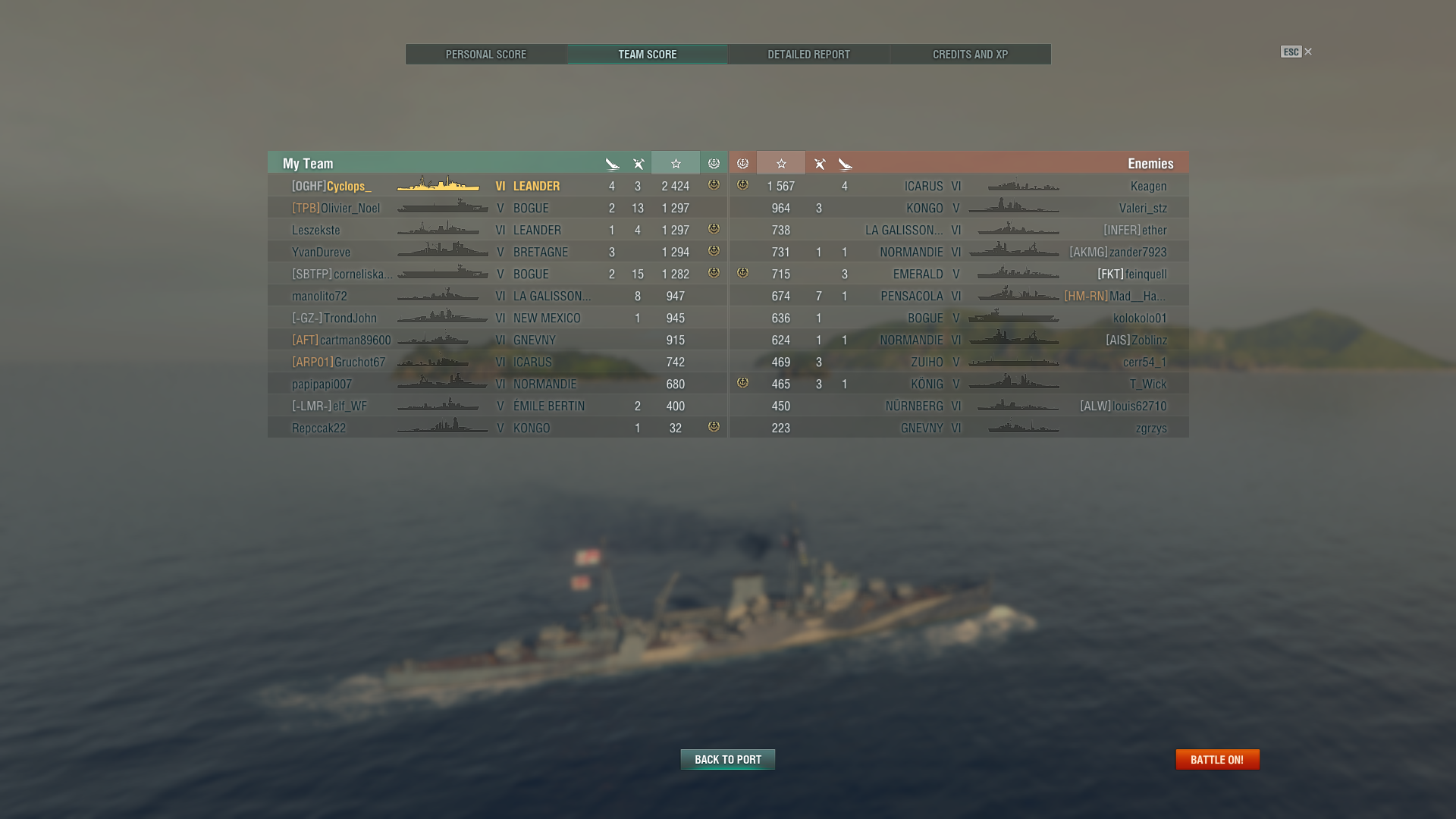
Task: Close the results screen with the X
Action: tap(1308, 52)
